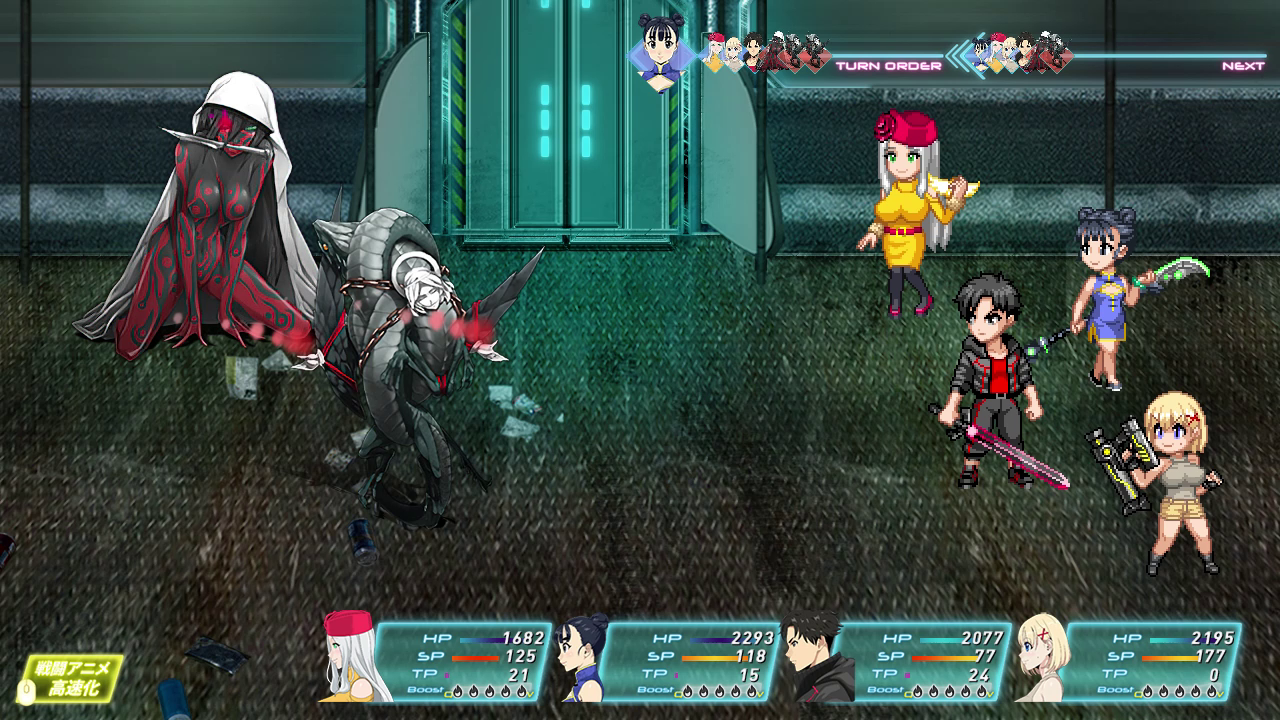The width and height of the screenshot is (1280, 720).
Task: Click the large current-turn portrait in turn order
Action: pos(663,50)
